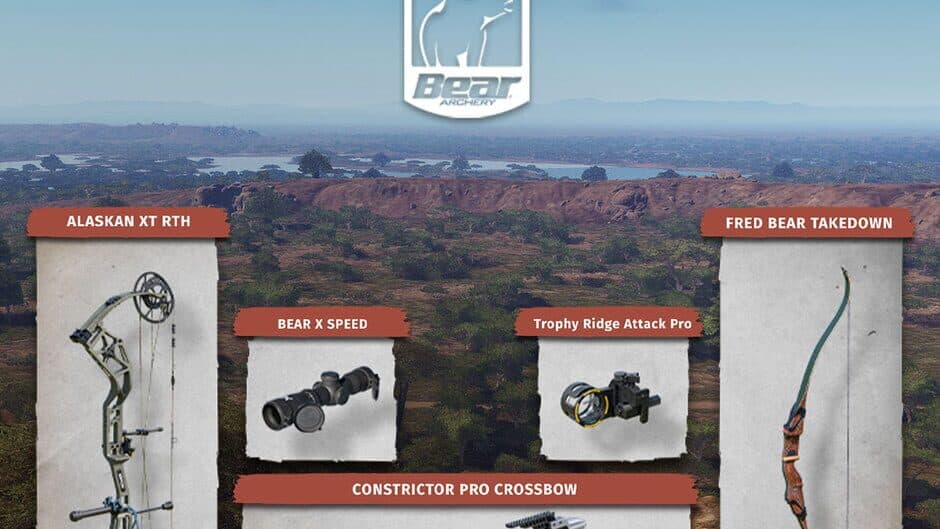Screen dimensions: 940x529
Task: Open the Constrictor Pro Crossbow banner
Action: tap(465, 489)
